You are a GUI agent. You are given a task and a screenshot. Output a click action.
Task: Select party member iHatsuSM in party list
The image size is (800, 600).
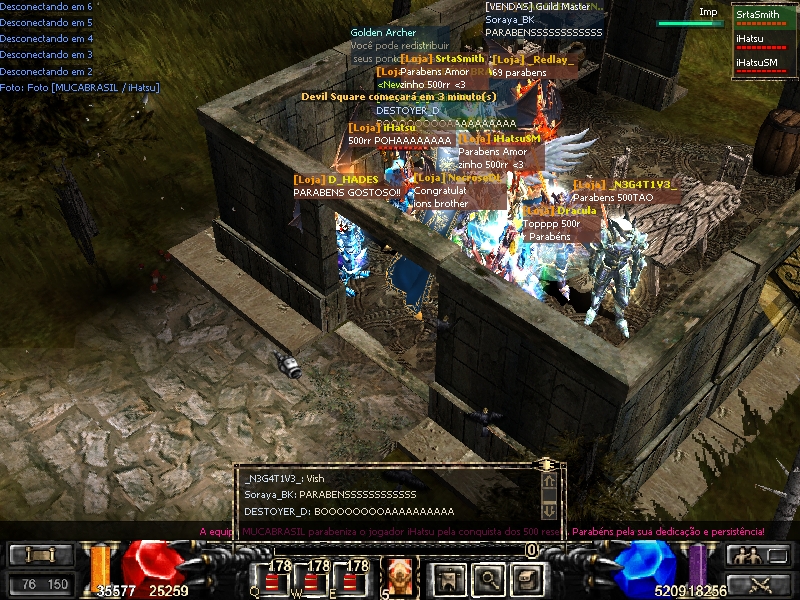coord(756,62)
